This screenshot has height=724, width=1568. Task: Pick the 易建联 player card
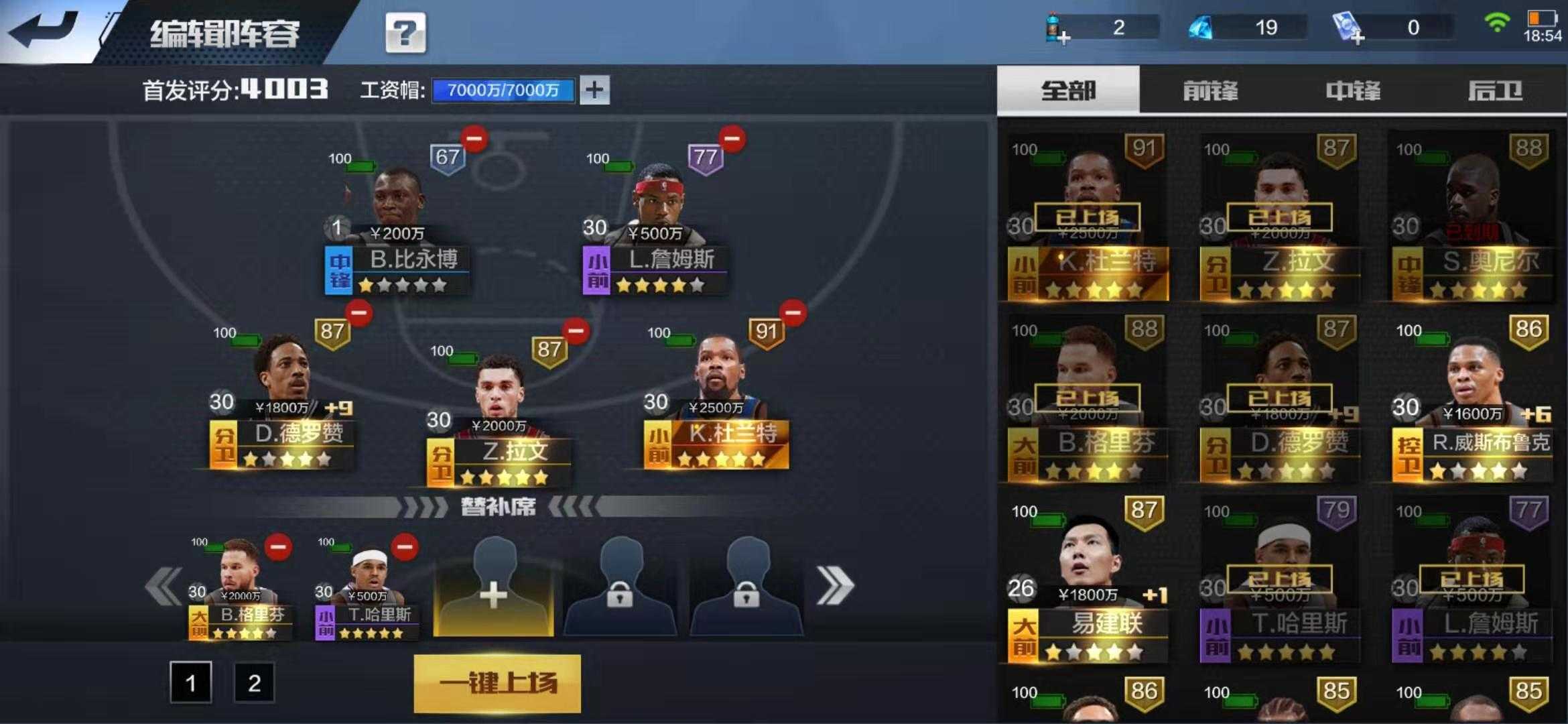click(1087, 582)
